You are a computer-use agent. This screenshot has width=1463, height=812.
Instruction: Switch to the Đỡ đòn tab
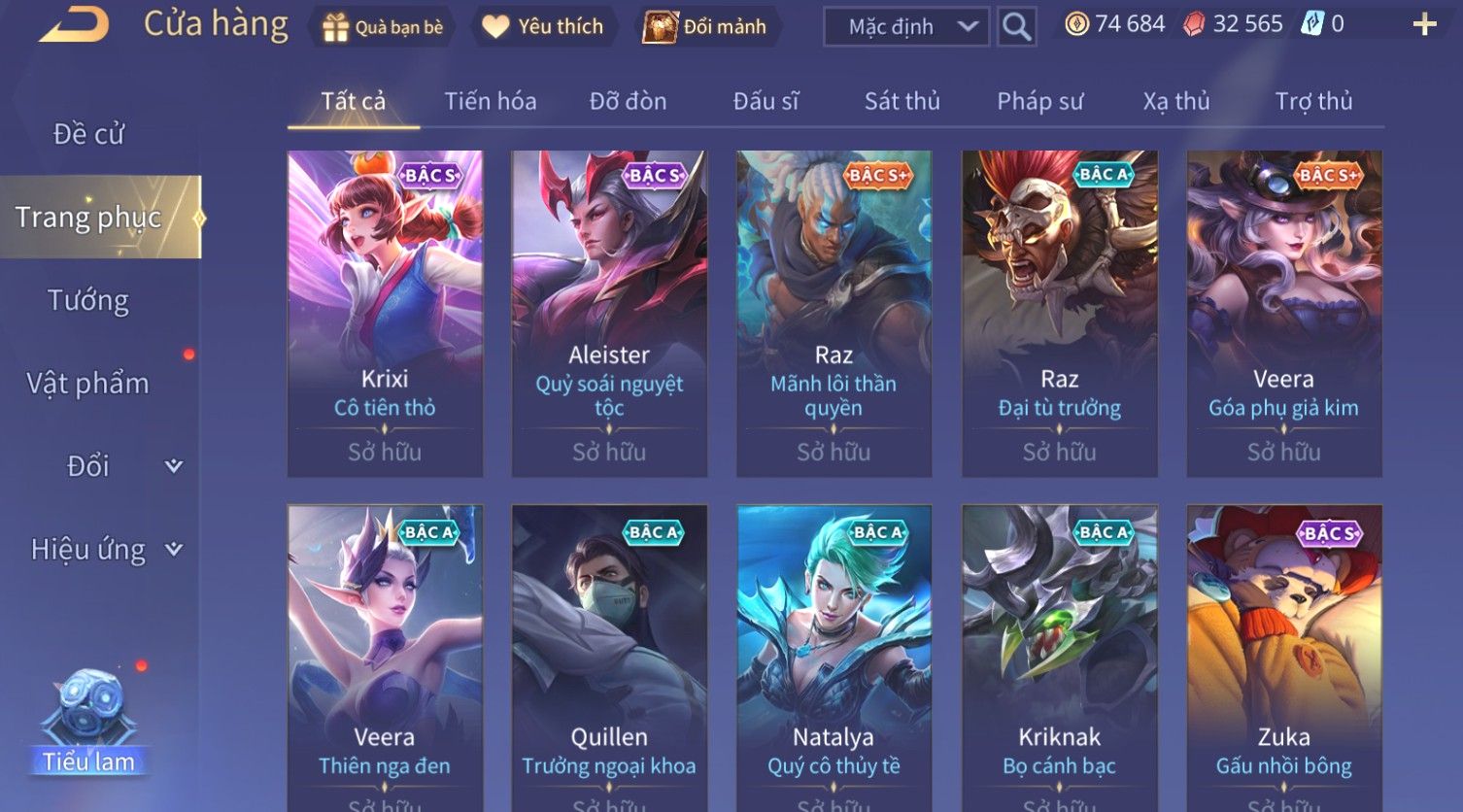(x=628, y=101)
